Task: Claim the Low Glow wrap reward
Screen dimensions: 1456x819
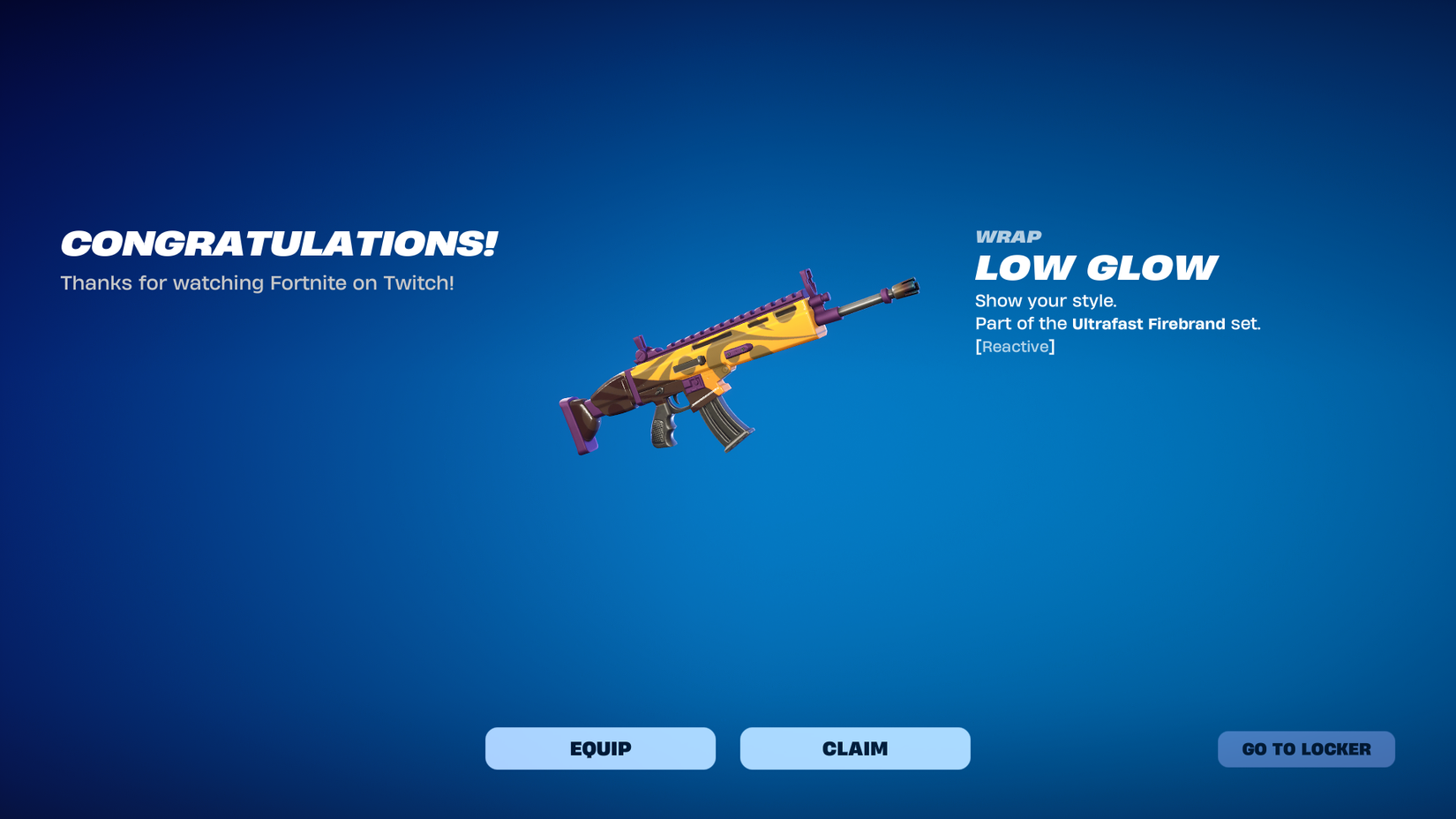Action: 854,748
